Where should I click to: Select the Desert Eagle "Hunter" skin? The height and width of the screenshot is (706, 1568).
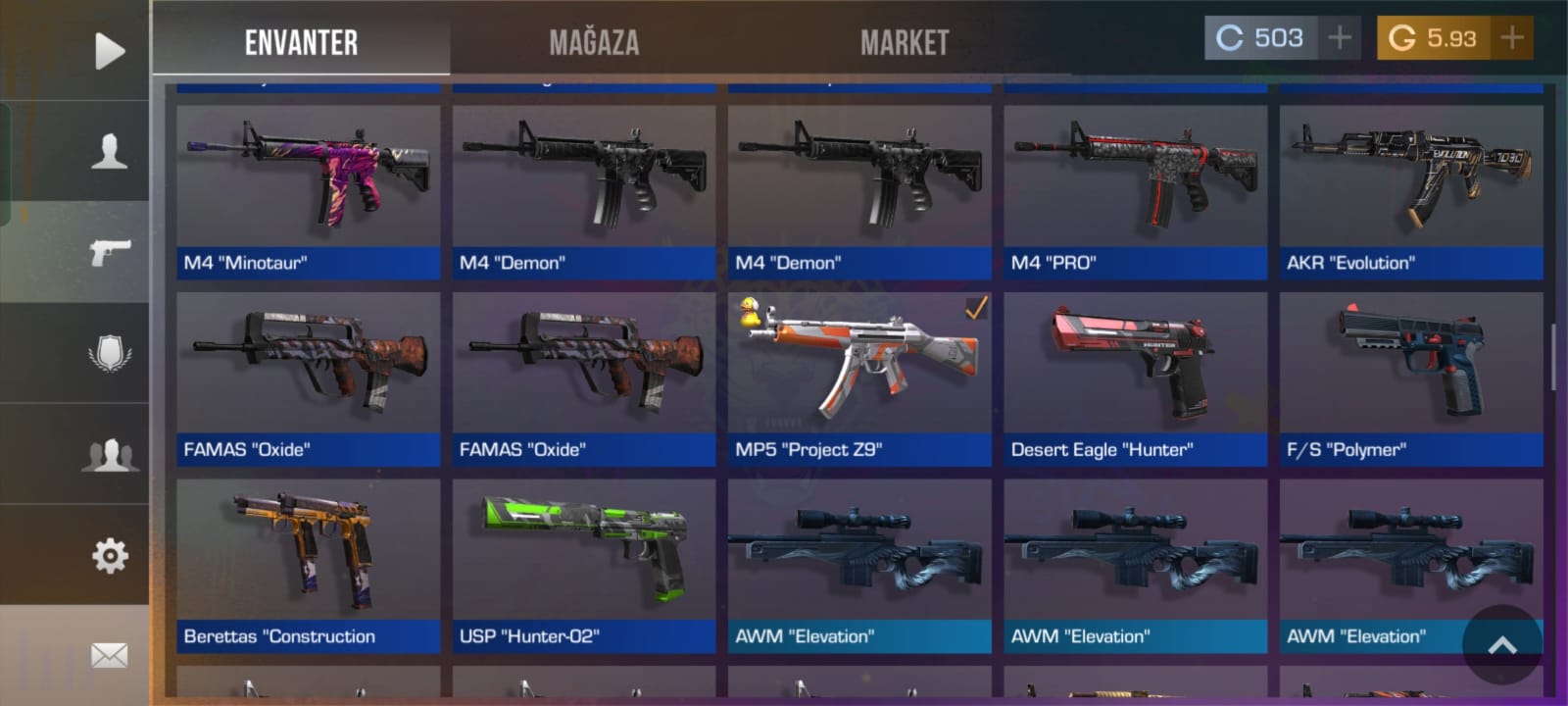1135,378
